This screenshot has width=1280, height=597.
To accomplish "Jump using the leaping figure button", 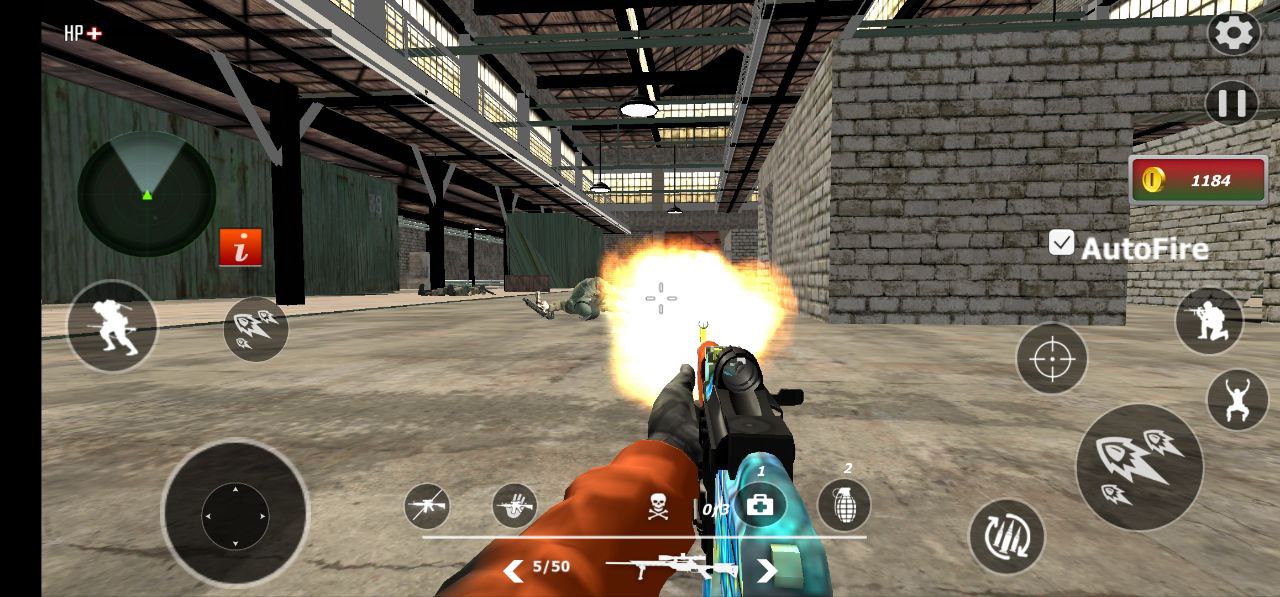I will tap(1237, 400).
